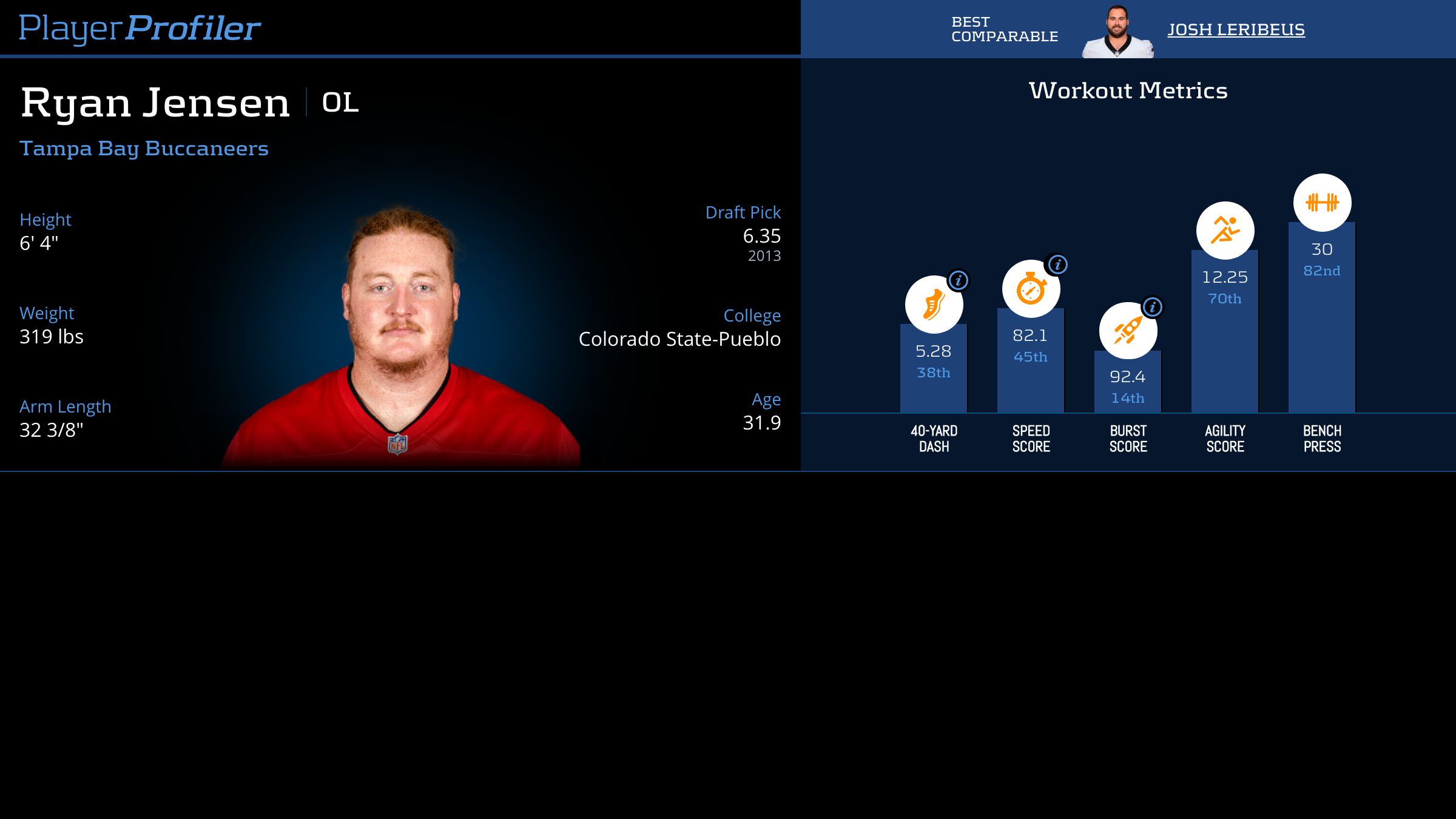
Task: Select the best comparable player headshot
Action: coord(1117,32)
